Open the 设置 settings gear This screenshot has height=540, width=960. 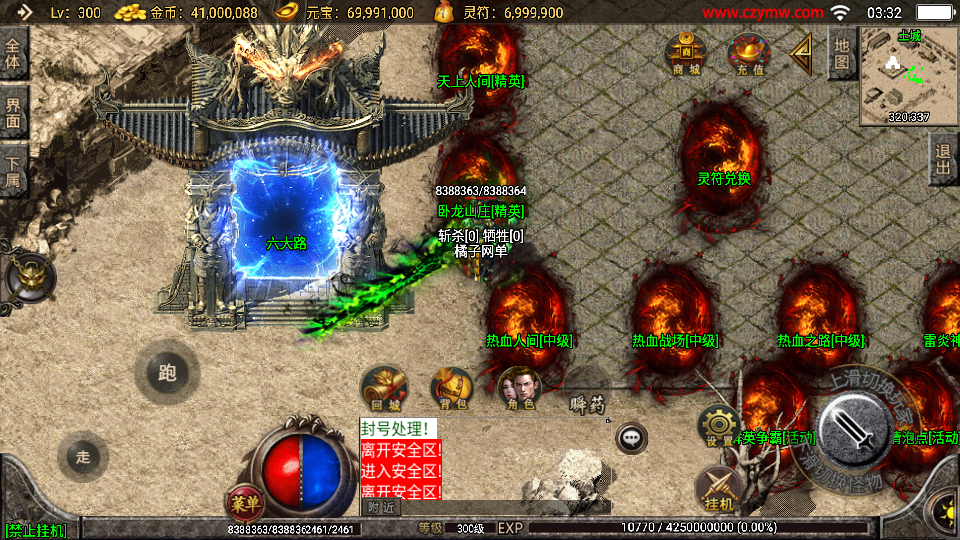pyautogui.click(x=719, y=425)
